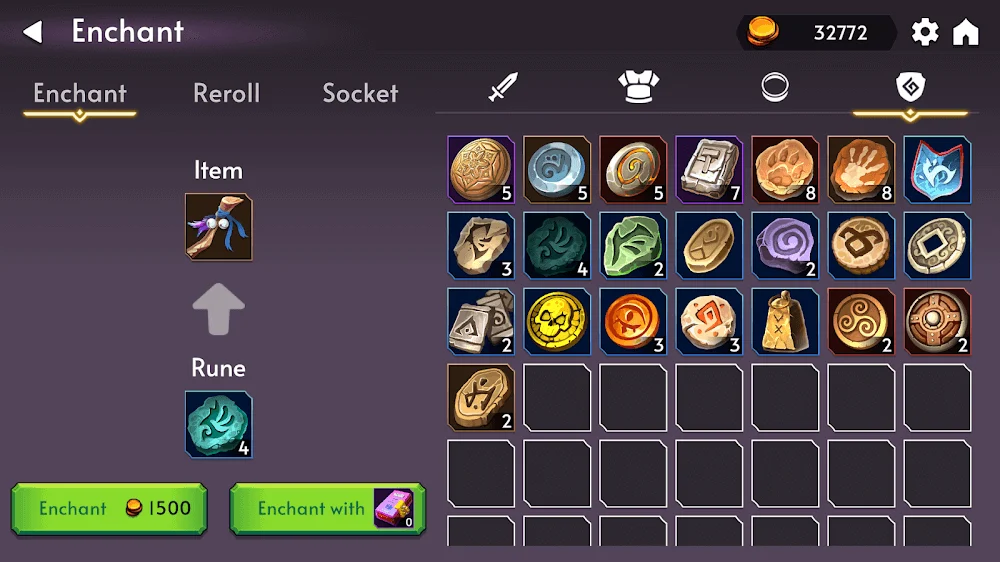Select the blue shield emblem rune

click(x=937, y=170)
